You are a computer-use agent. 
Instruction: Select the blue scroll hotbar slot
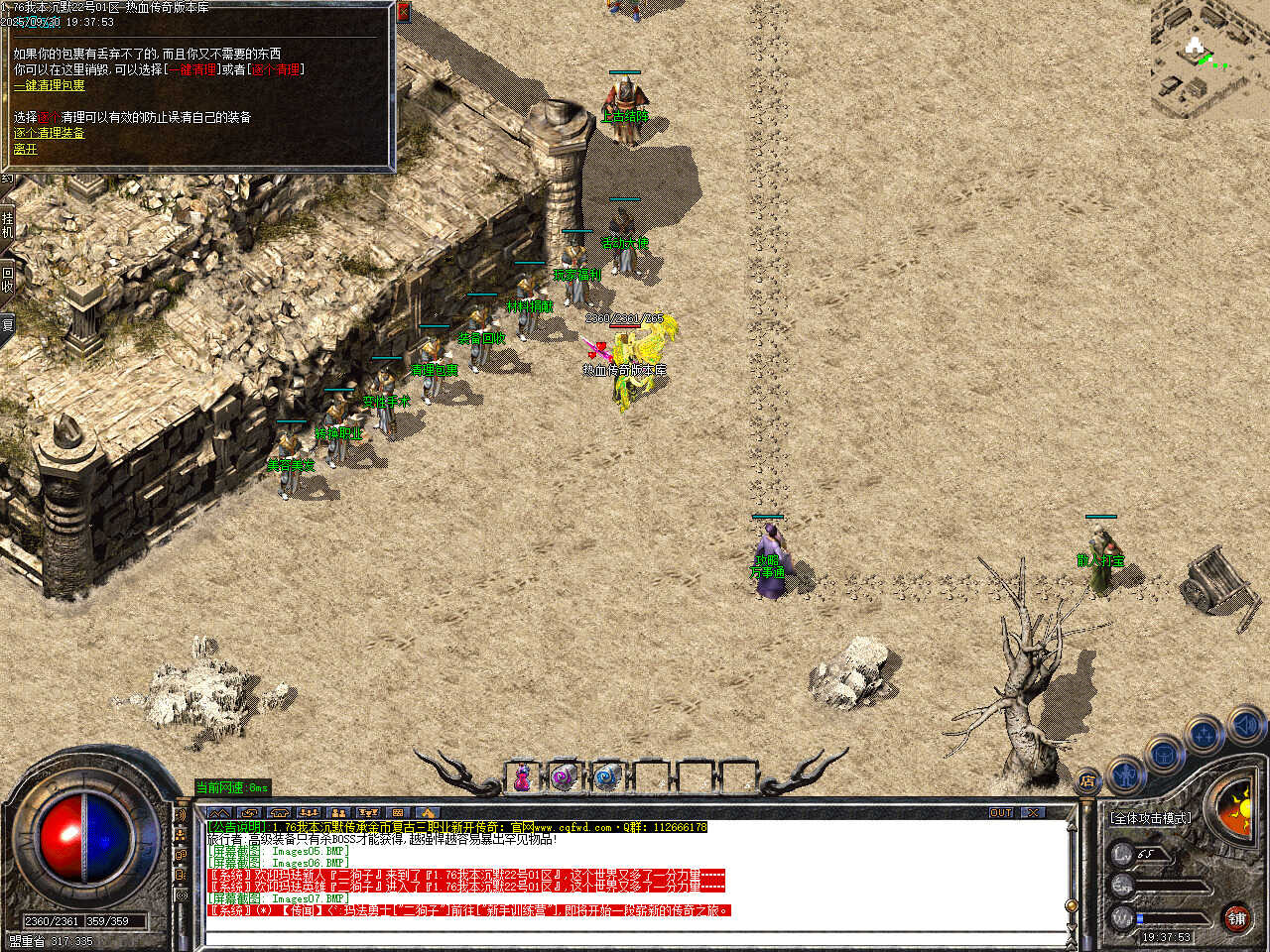[x=607, y=778]
